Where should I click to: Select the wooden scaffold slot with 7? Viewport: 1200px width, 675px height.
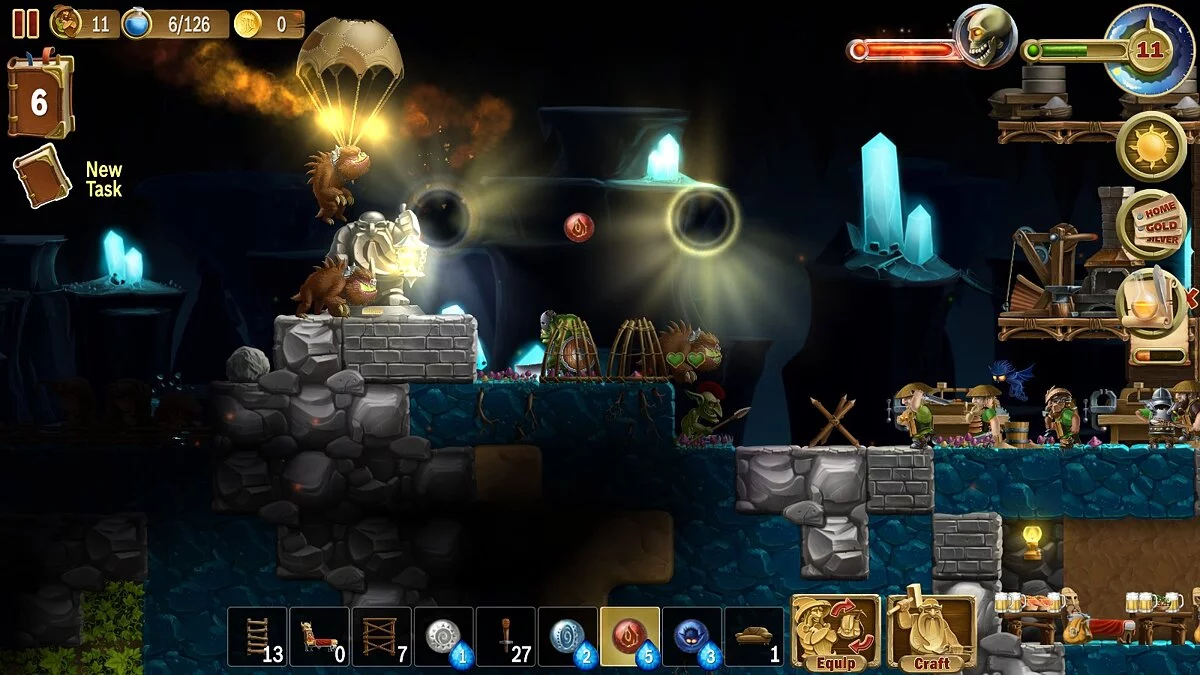tap(381, 636)
